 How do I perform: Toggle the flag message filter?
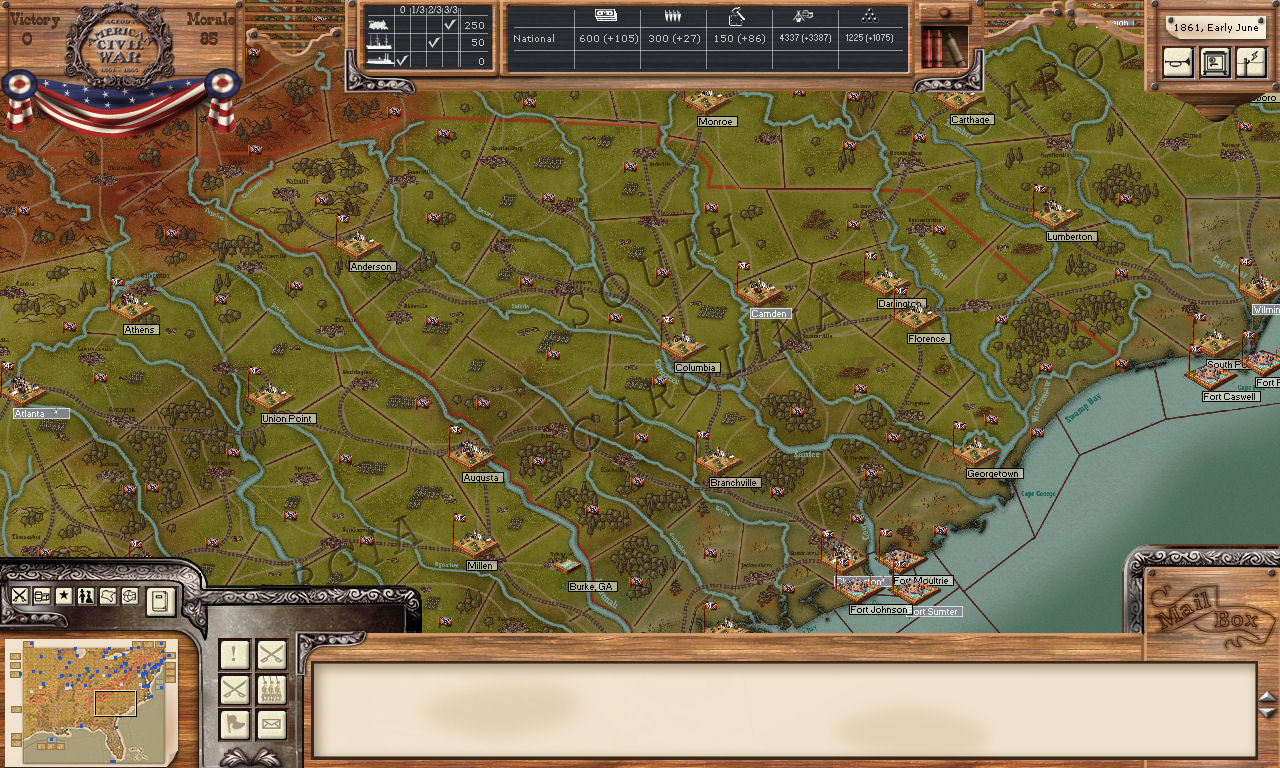pyautogui.click(x=234, y=724)
